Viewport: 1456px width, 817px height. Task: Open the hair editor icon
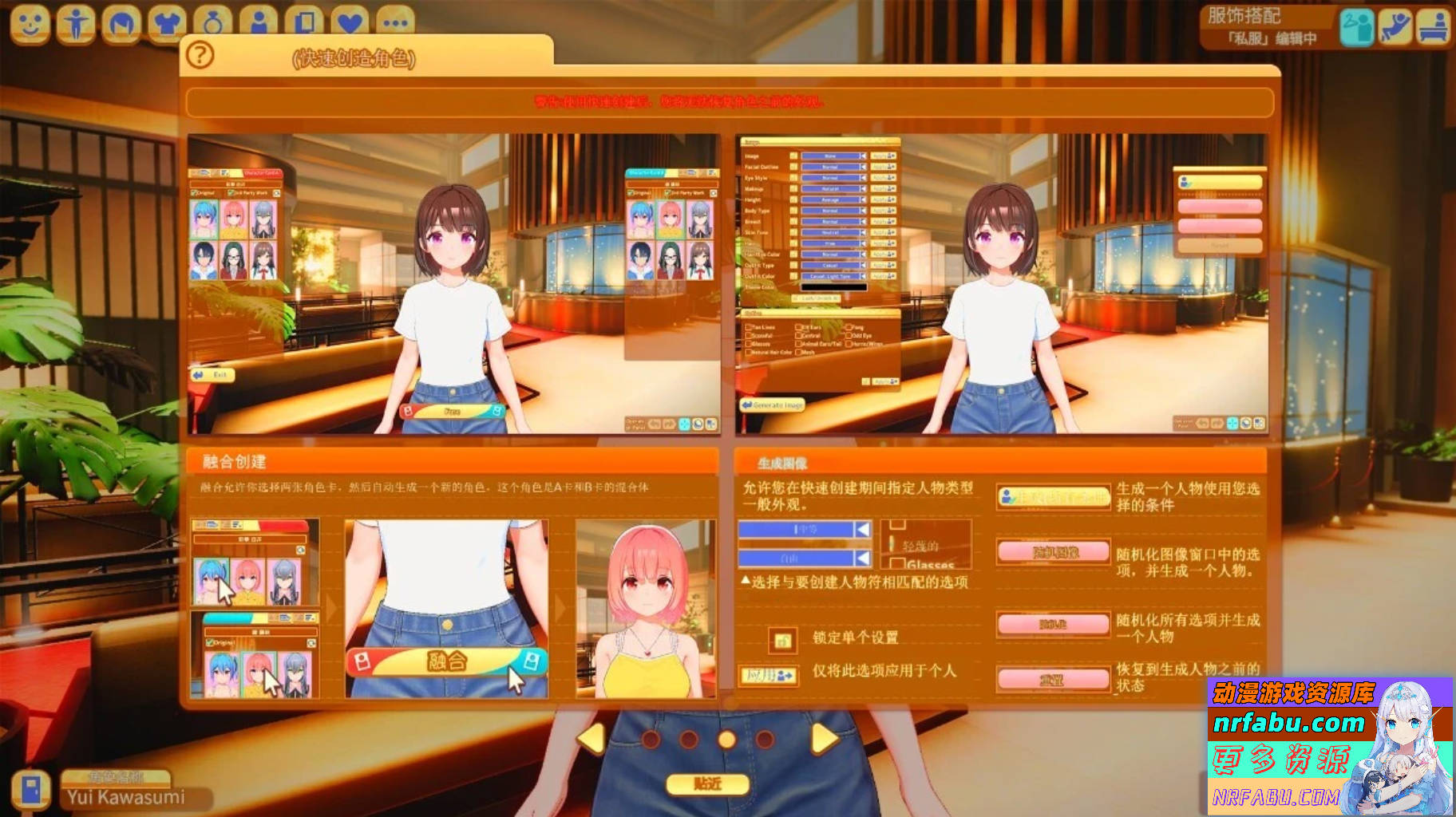click(x=119, y=19)
